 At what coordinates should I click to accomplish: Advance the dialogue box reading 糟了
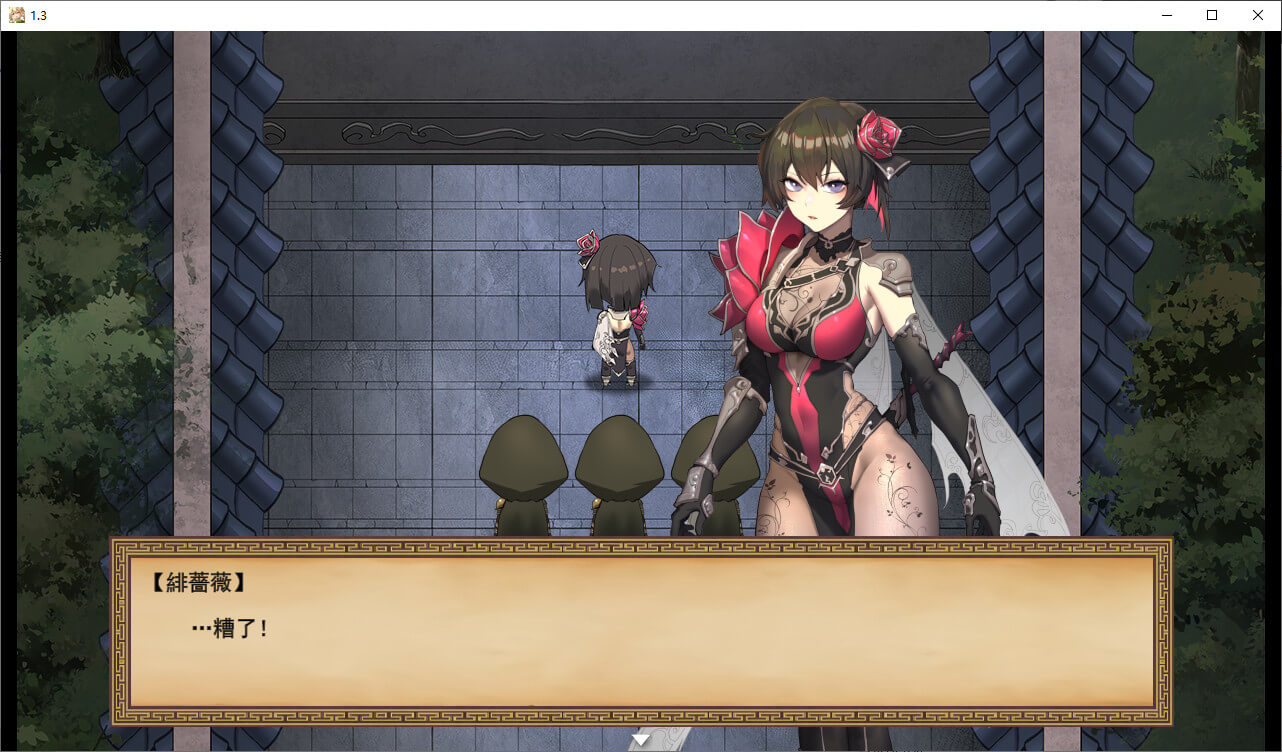(640, 630)
